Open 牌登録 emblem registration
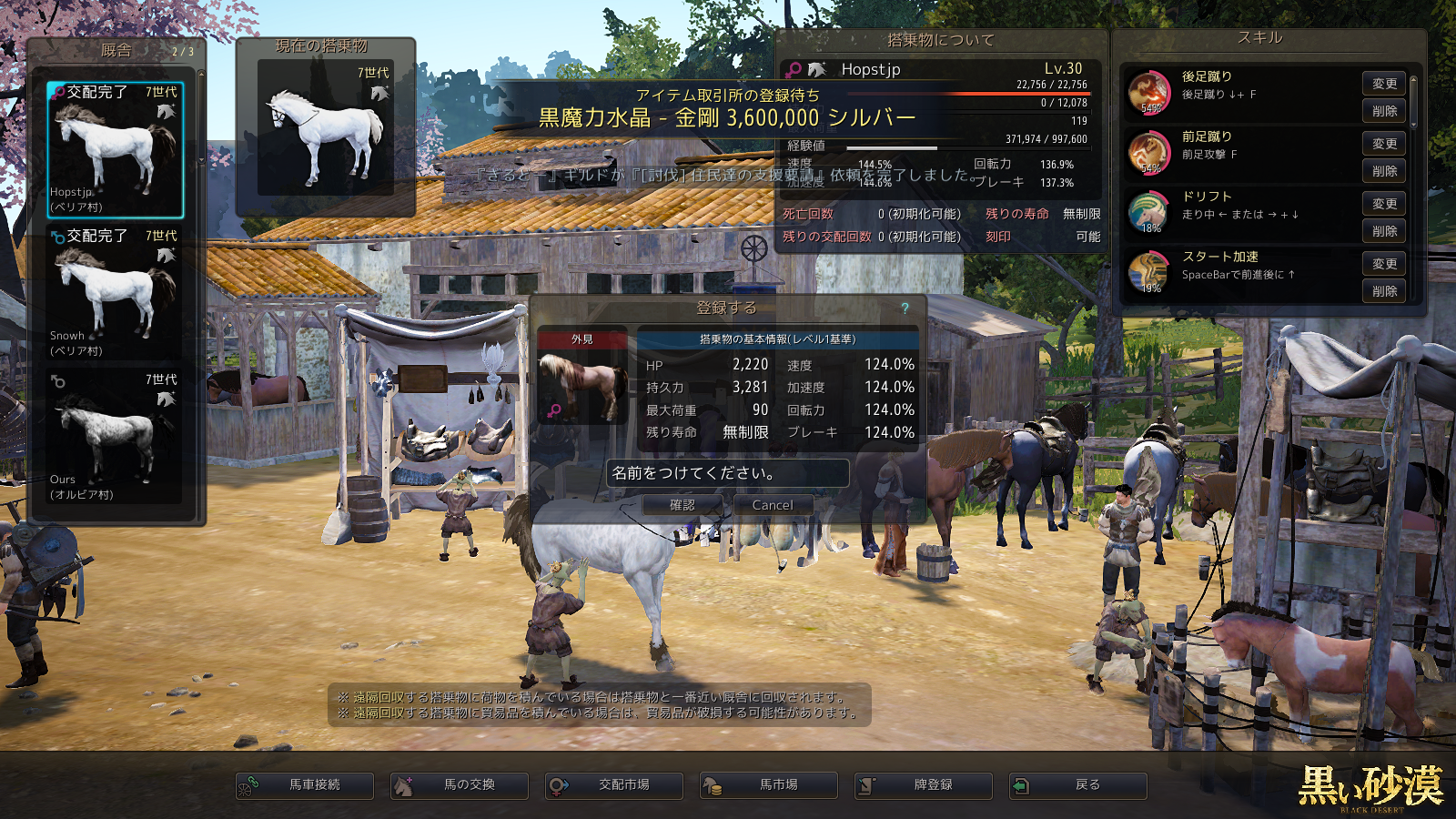The image size is (1456, 819). pyautogui.click(x=924, y=785)
